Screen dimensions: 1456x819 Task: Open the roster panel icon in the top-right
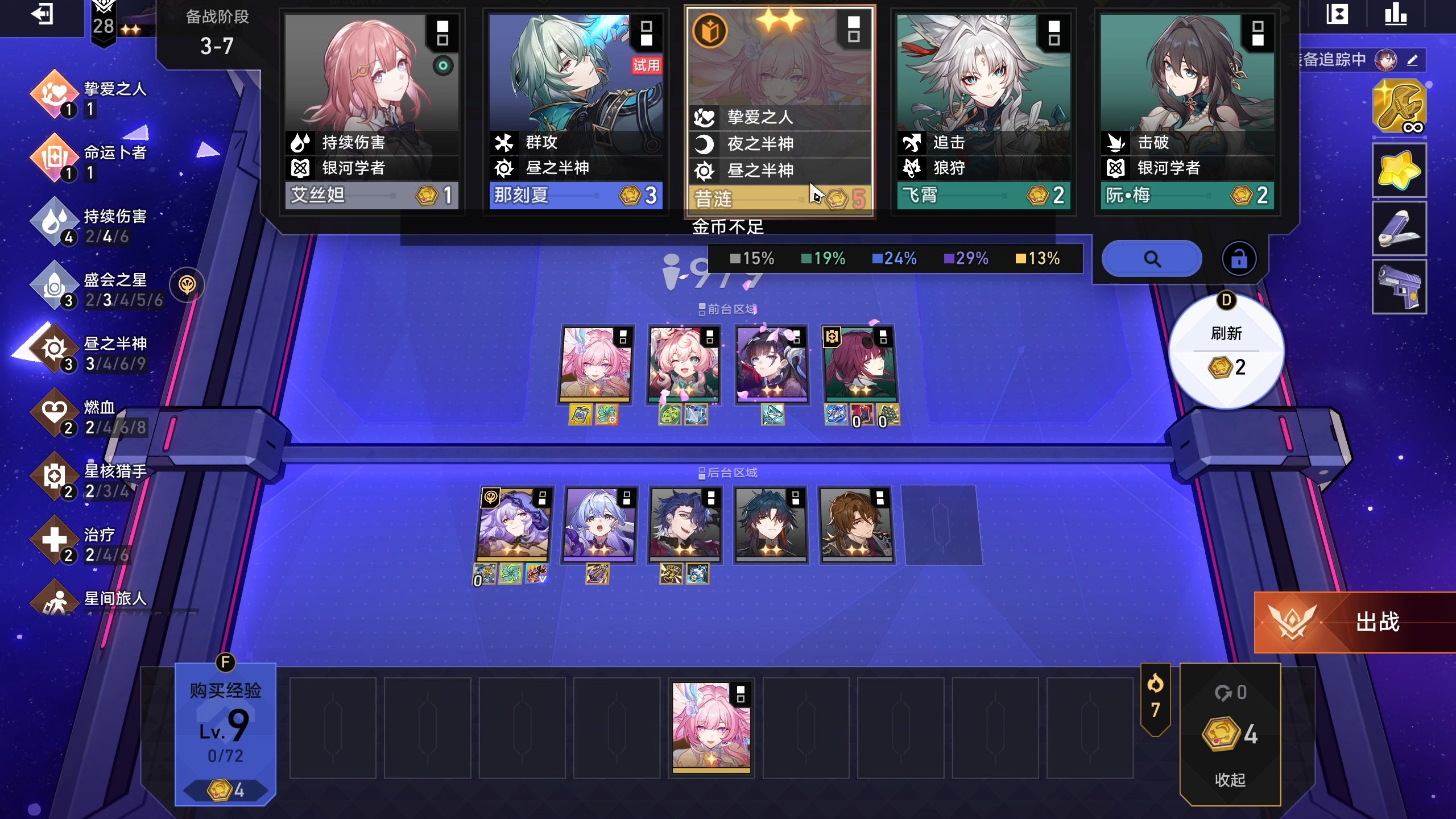1338,15
